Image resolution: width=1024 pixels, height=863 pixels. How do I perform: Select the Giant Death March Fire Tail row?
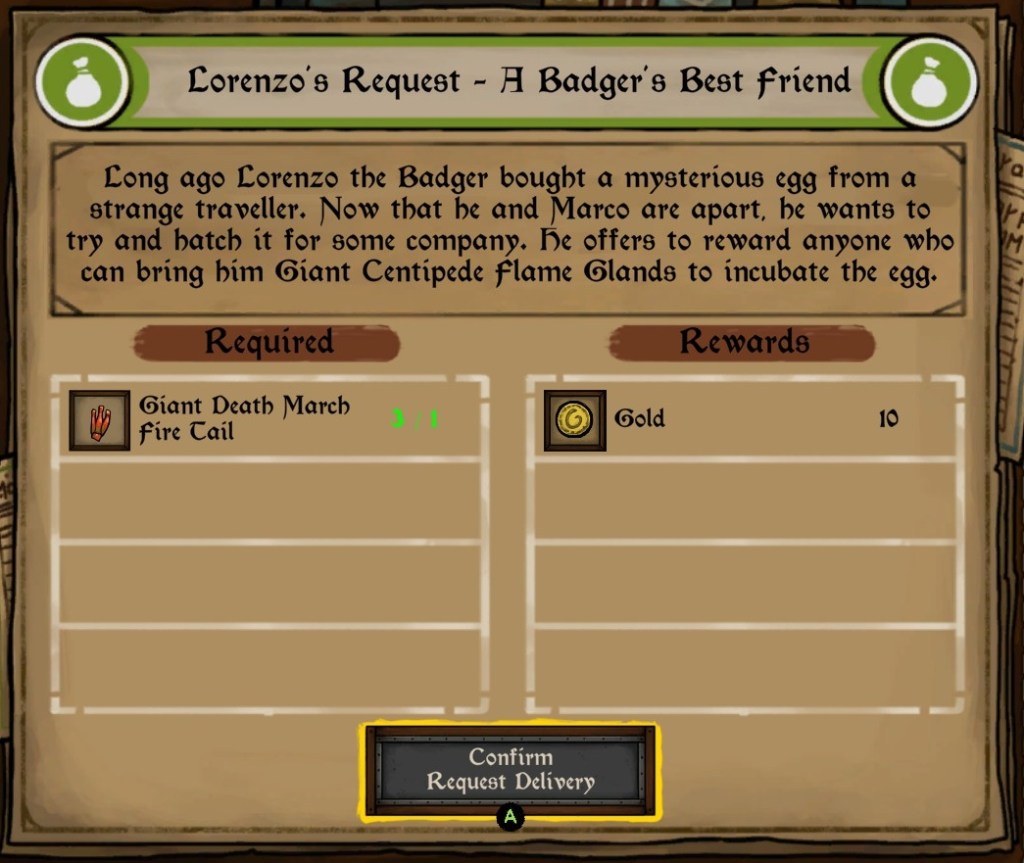(270, 419)
